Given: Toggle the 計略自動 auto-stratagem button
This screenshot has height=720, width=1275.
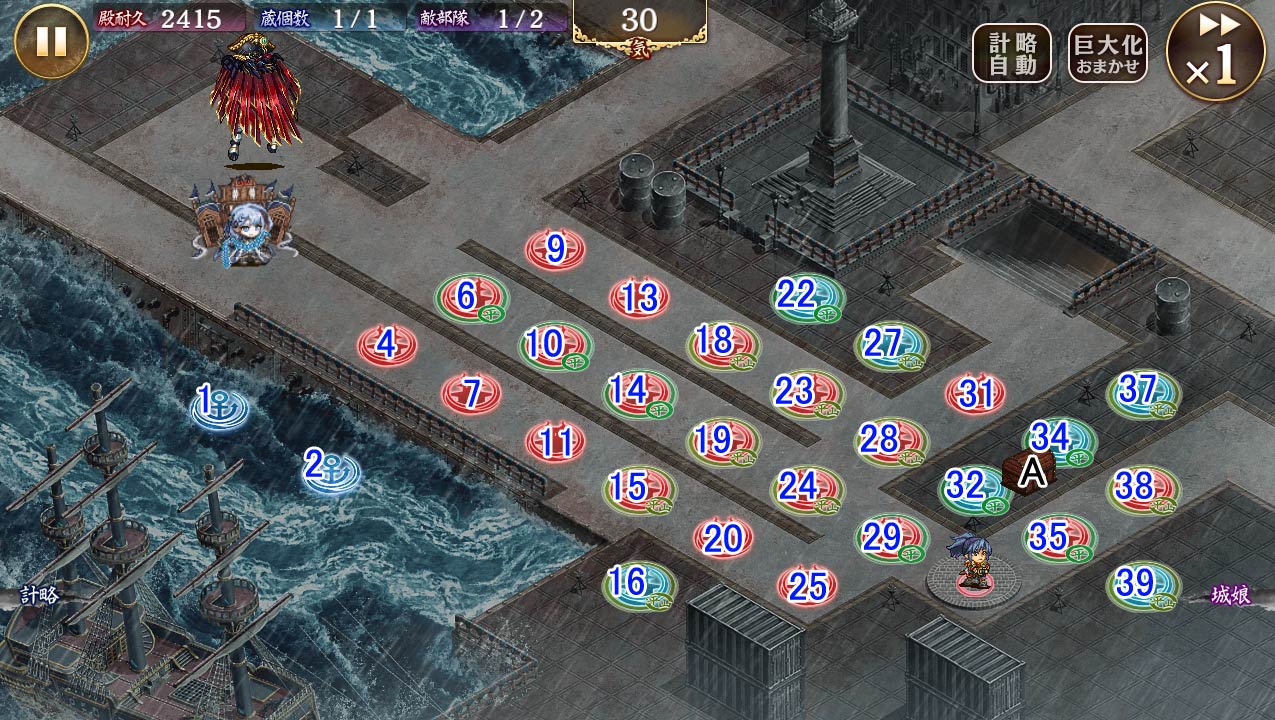Looking at the screenshot, I should pos(1012,53).
